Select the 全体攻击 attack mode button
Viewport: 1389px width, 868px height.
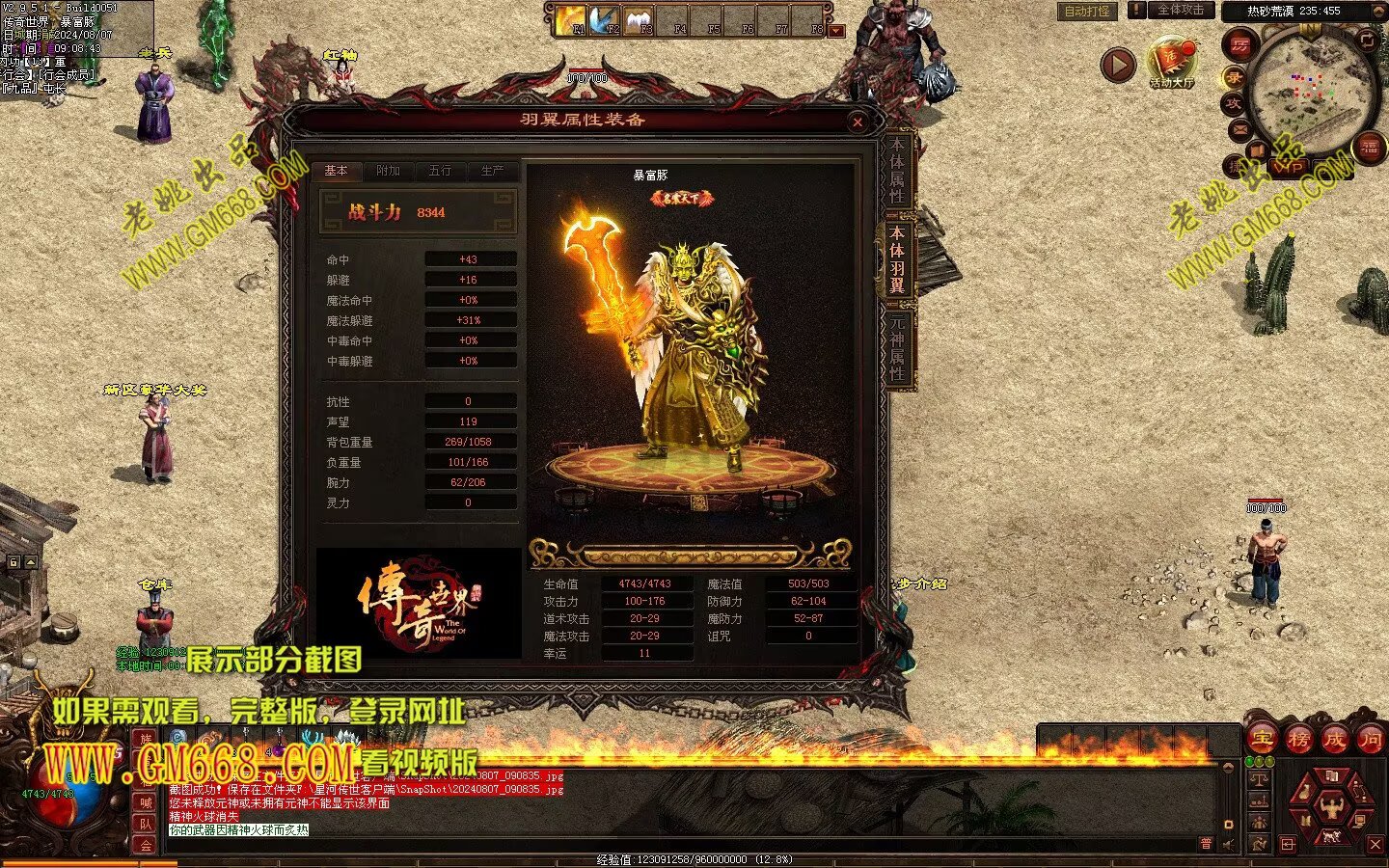pyautogui.click(x=1180, y=10)
